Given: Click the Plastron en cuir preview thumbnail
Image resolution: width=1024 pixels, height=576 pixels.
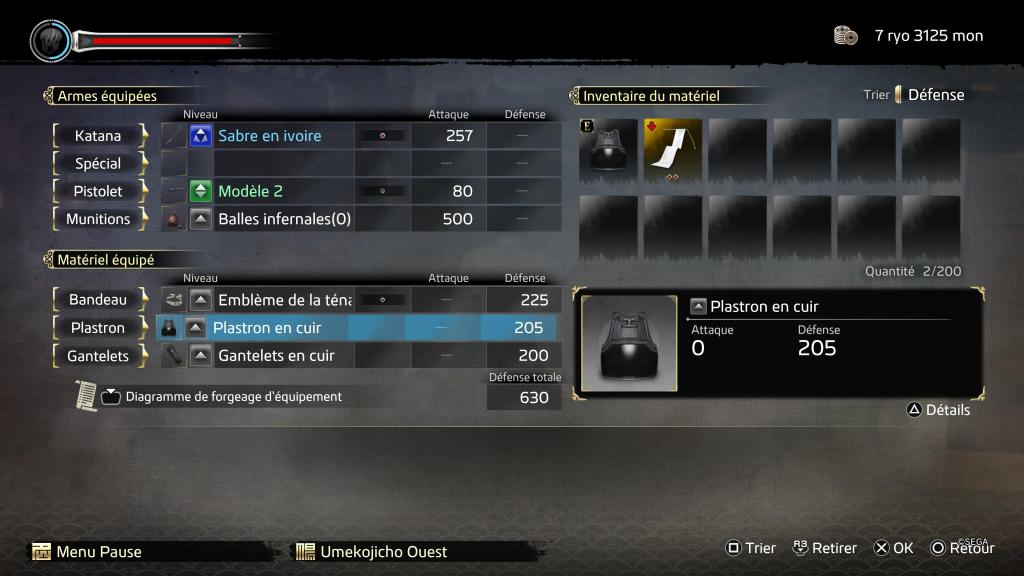Looking at the screenshot, I should pos(629,344).
